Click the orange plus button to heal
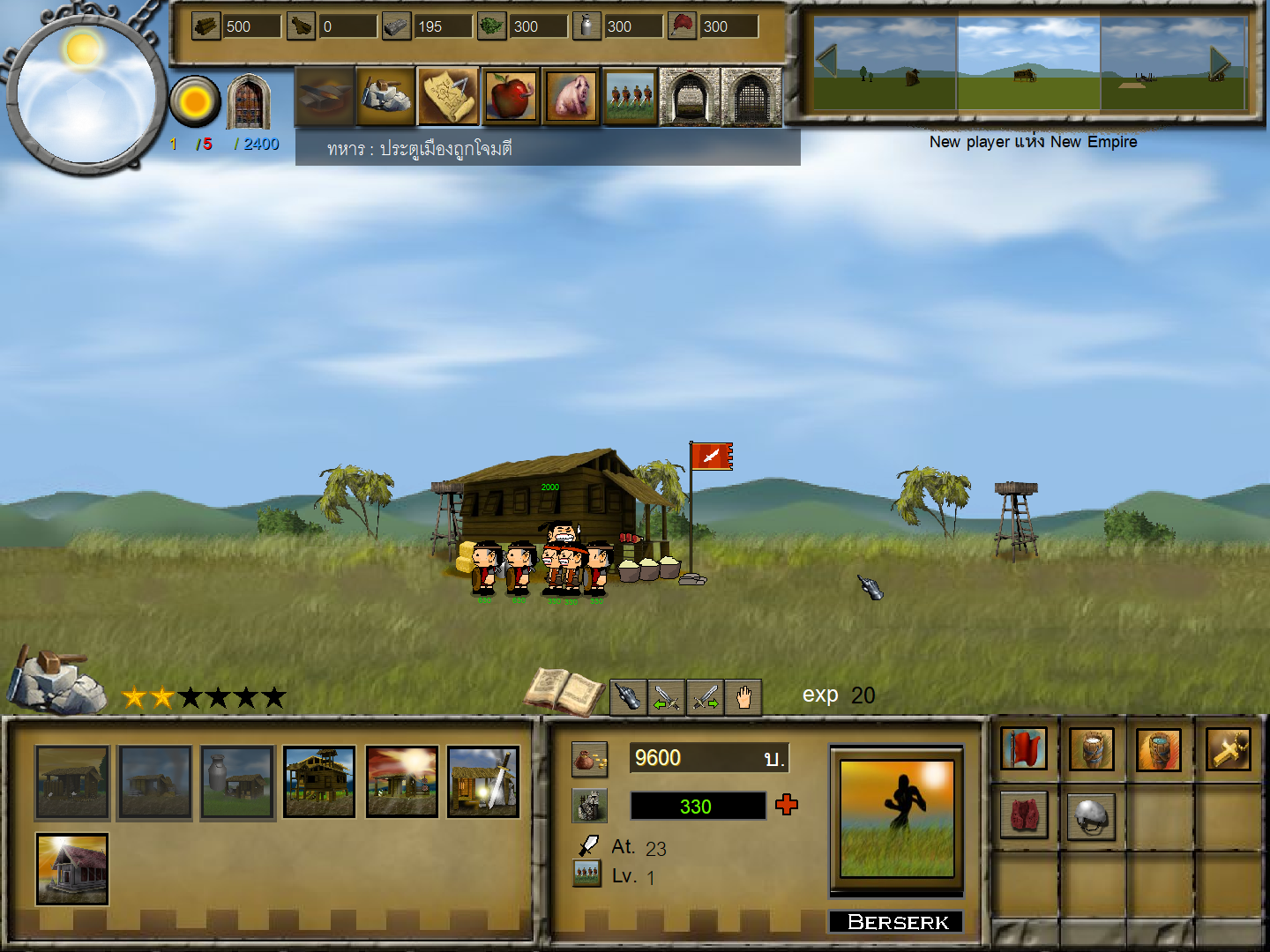This screenshot has height=952, width=1270. click(786, 805)
